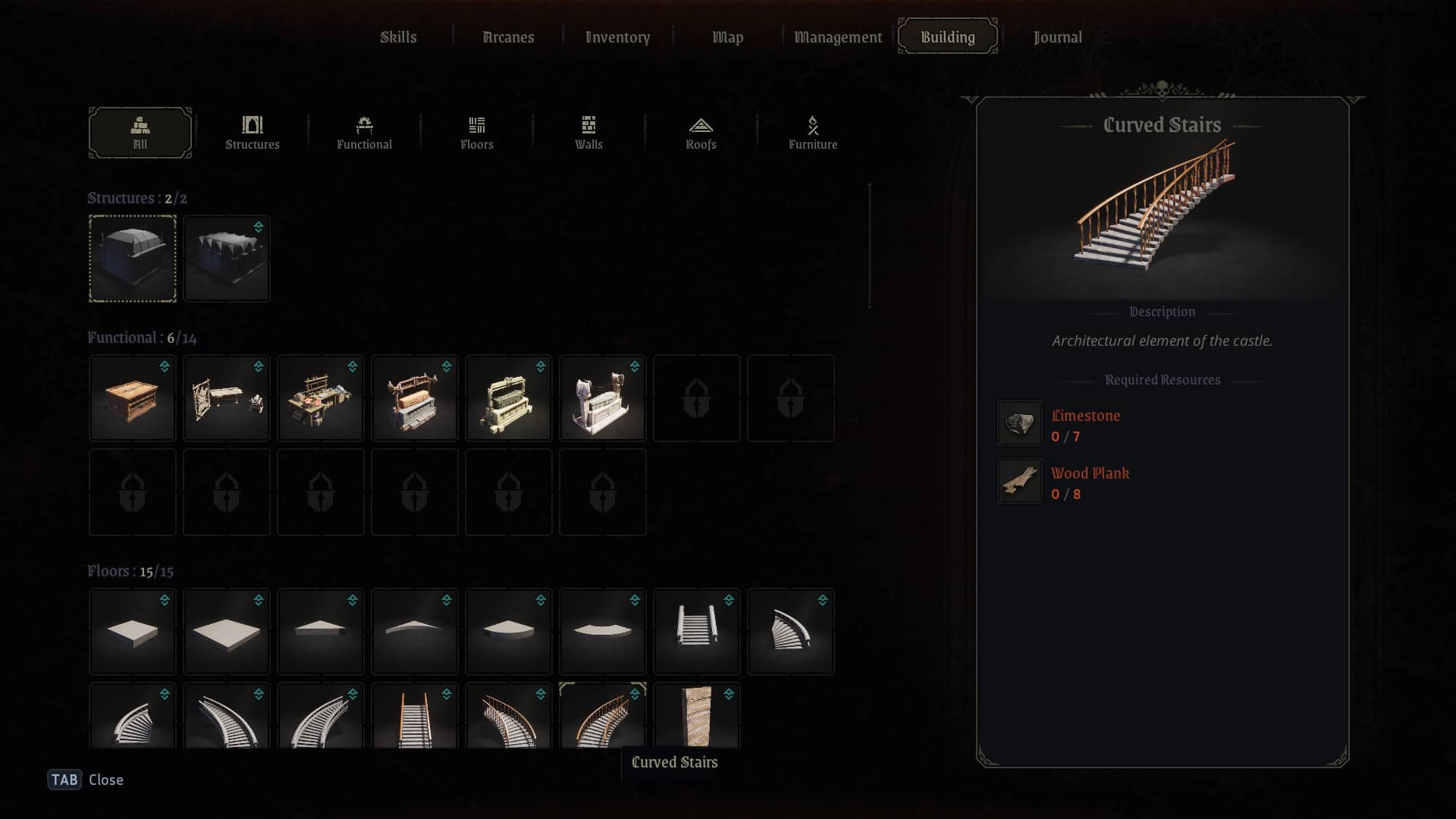Image resolution: width=1456 pixels, height=819 pixels.
Task: Choose the Curved Stairs with wooden railing
Action: (602, 716)
